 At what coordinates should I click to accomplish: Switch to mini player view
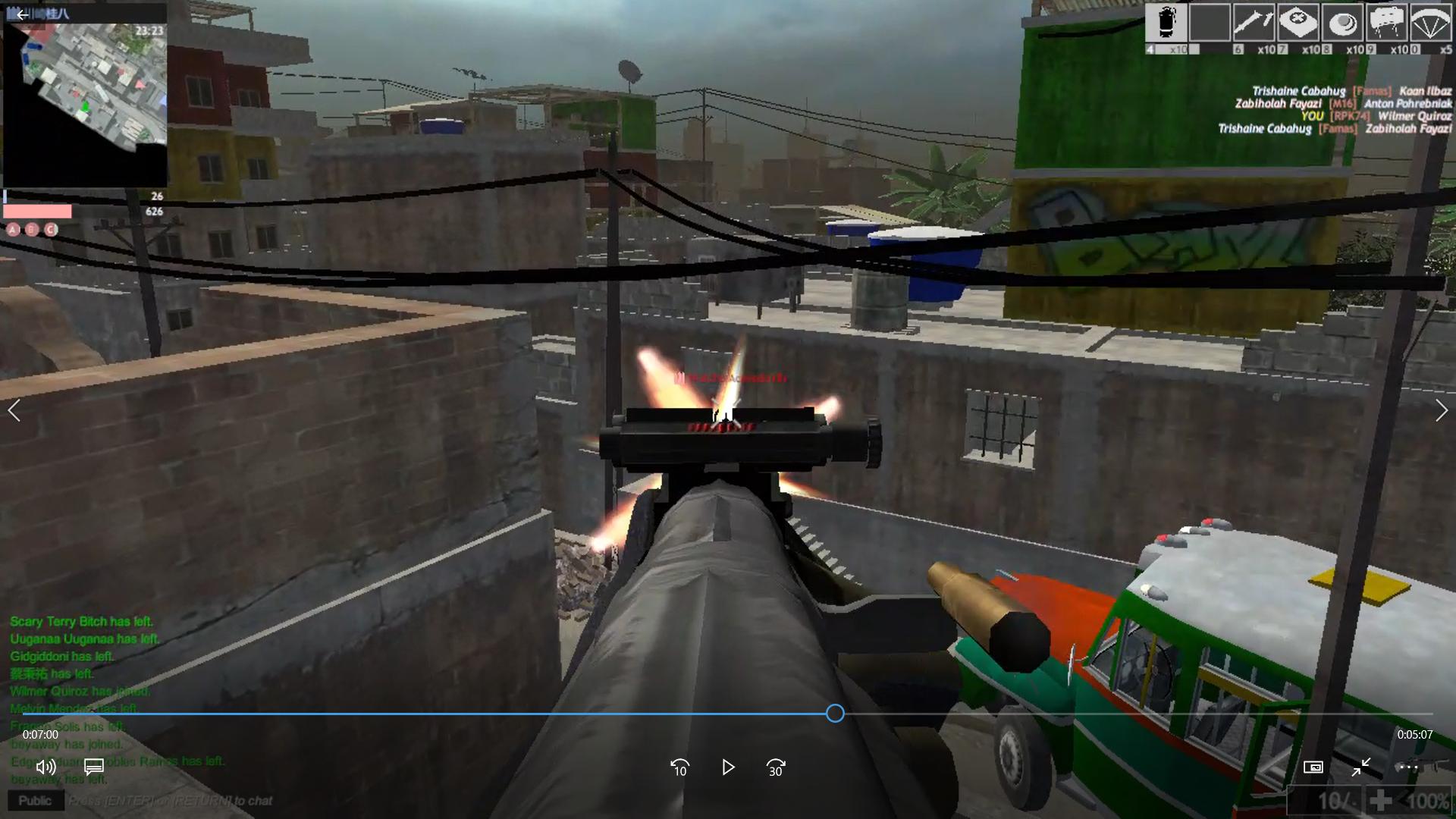[1313, 767]
